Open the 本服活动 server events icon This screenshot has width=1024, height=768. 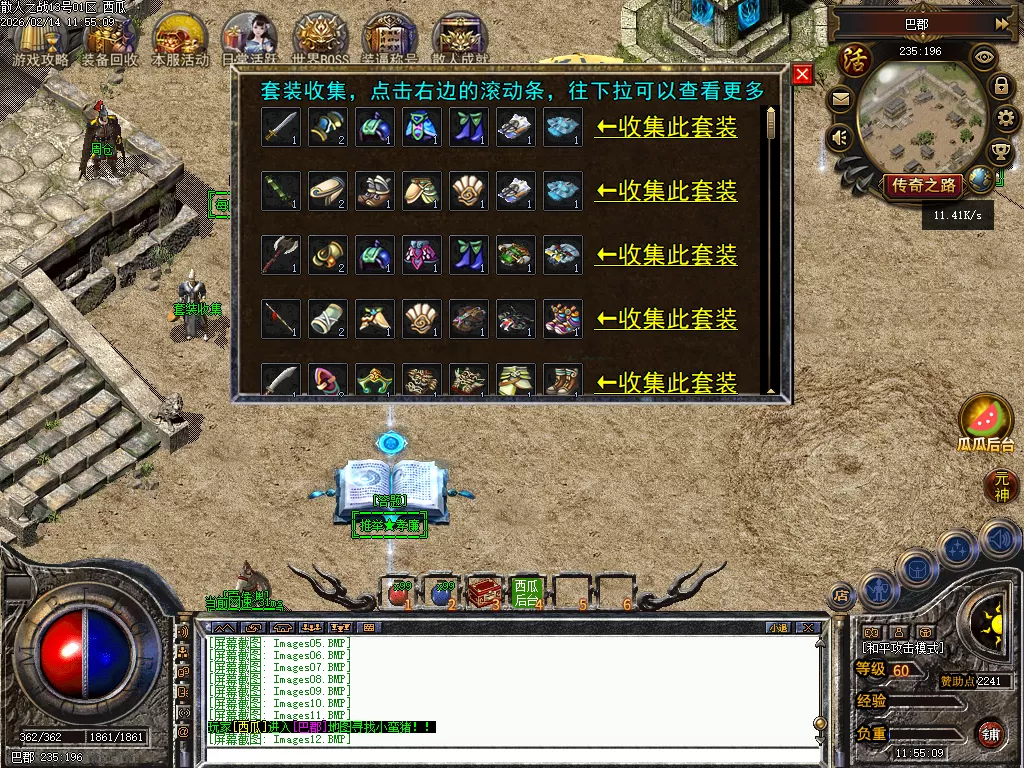[180, 38]
